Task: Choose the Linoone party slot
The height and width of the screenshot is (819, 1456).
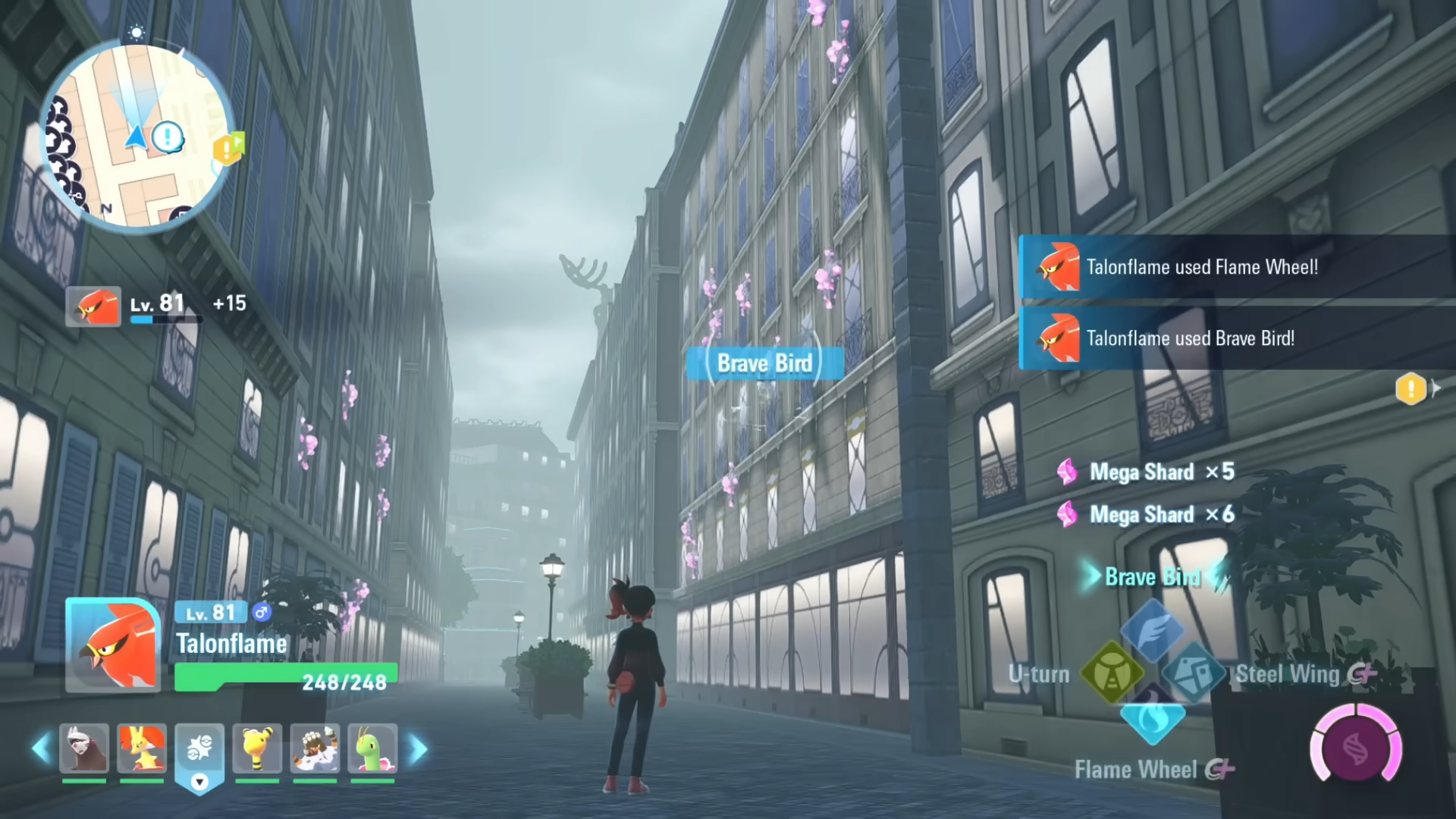Action: click(x=84, y=748)
